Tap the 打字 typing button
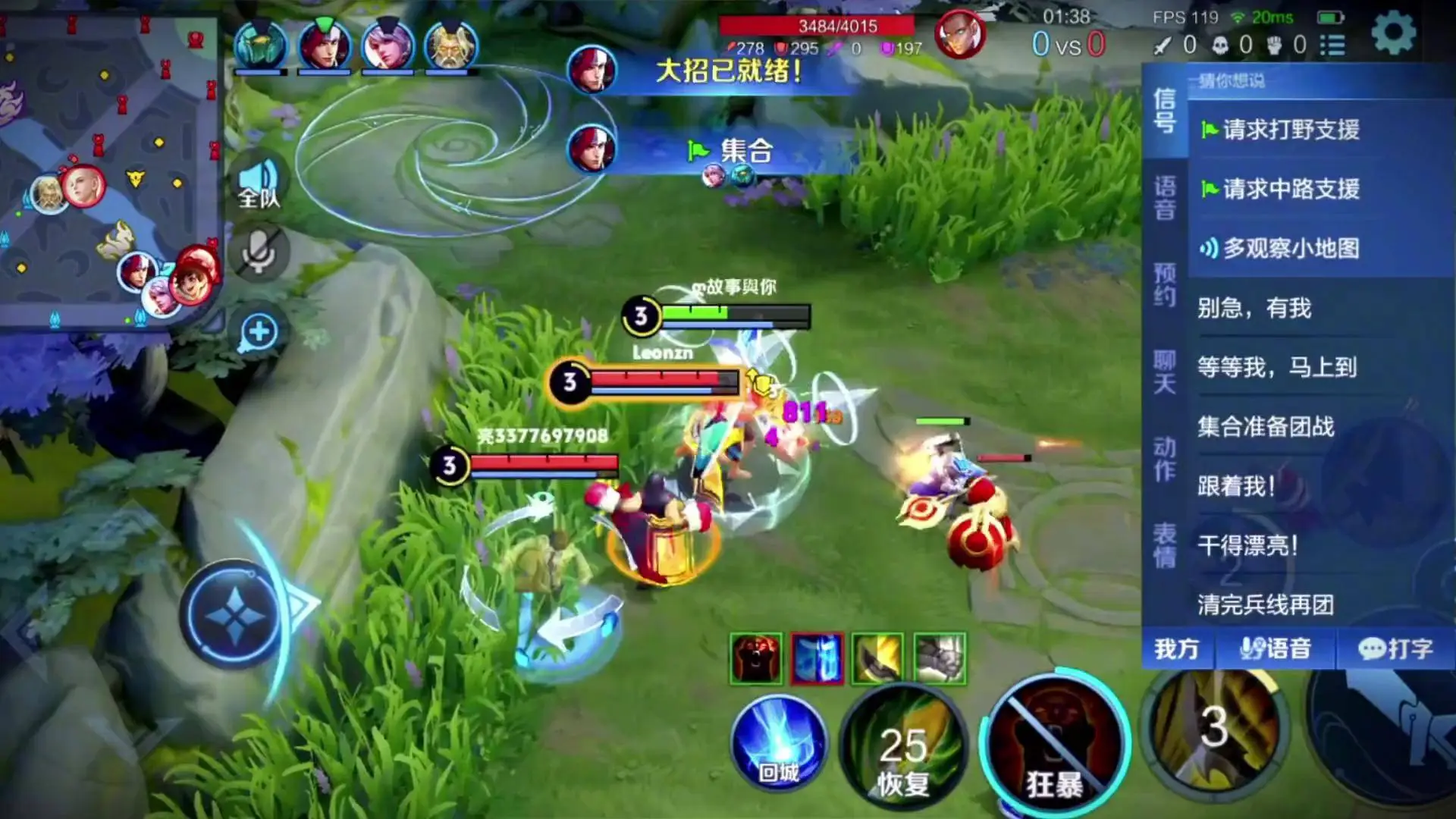Viewport: 1456px width, 819px height. tap(1395, 649)
